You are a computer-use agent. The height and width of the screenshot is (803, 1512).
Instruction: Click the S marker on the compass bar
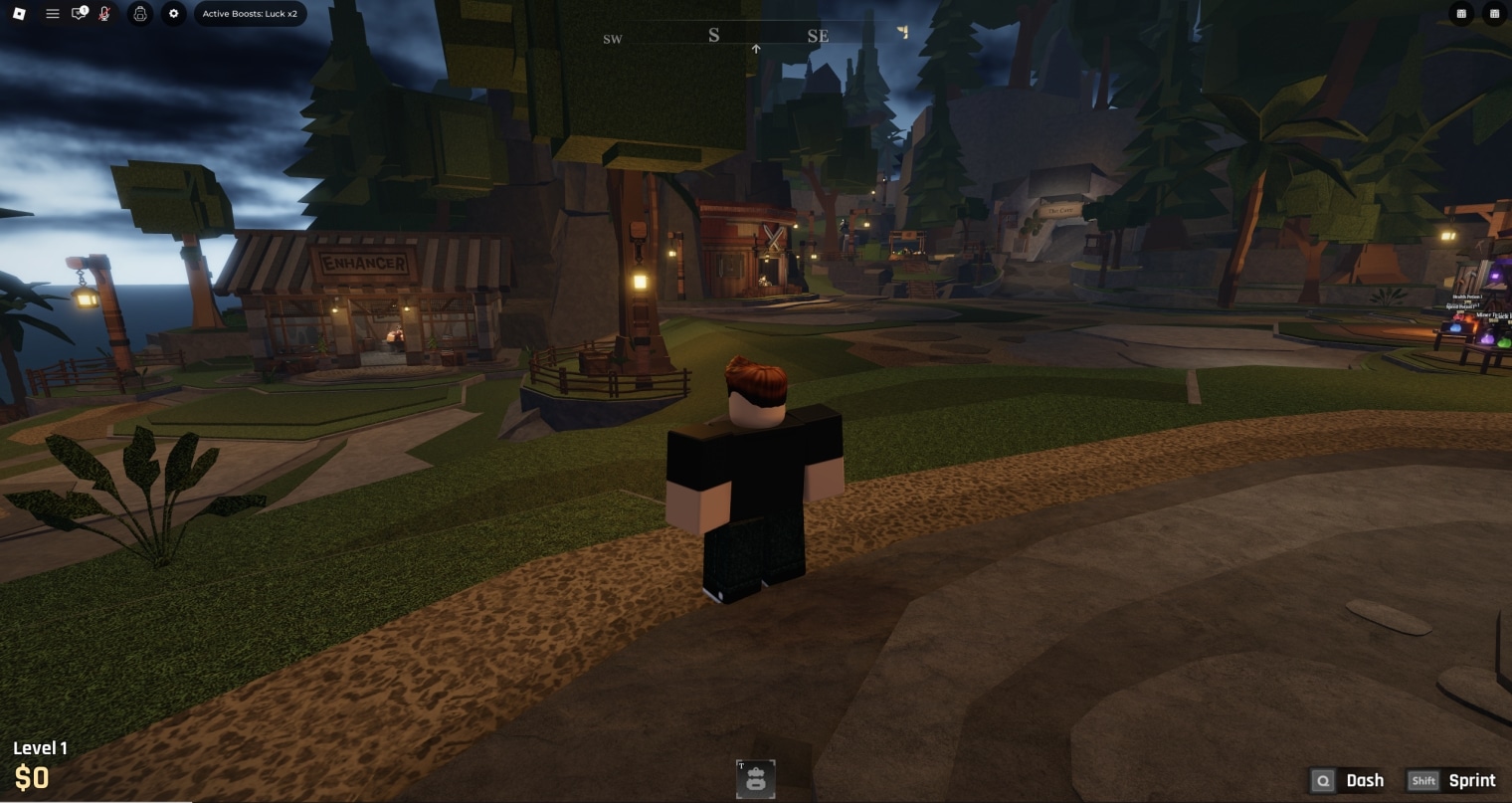click(713, 35)
